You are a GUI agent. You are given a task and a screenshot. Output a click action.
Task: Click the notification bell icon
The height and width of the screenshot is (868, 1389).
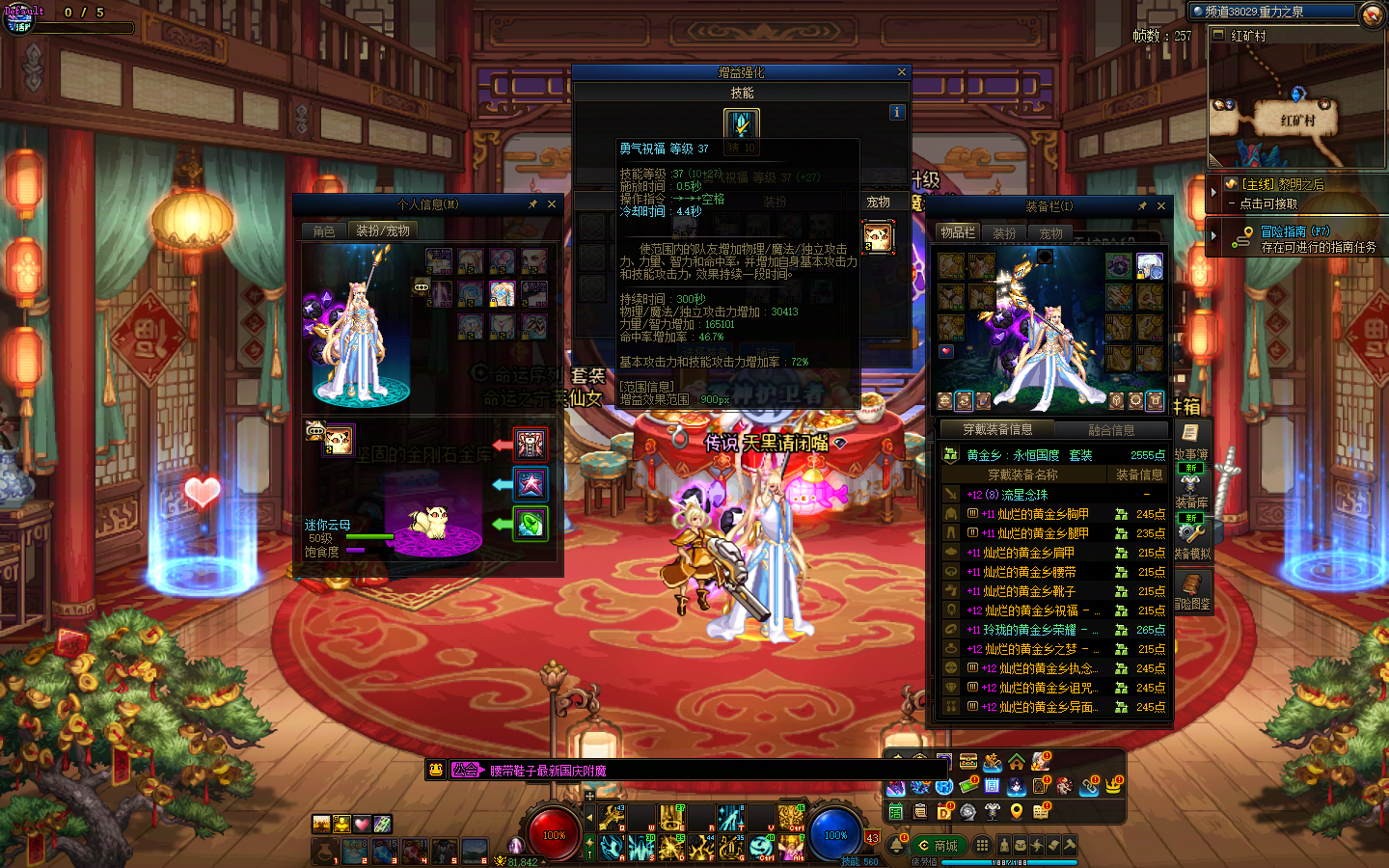point(897,845)
